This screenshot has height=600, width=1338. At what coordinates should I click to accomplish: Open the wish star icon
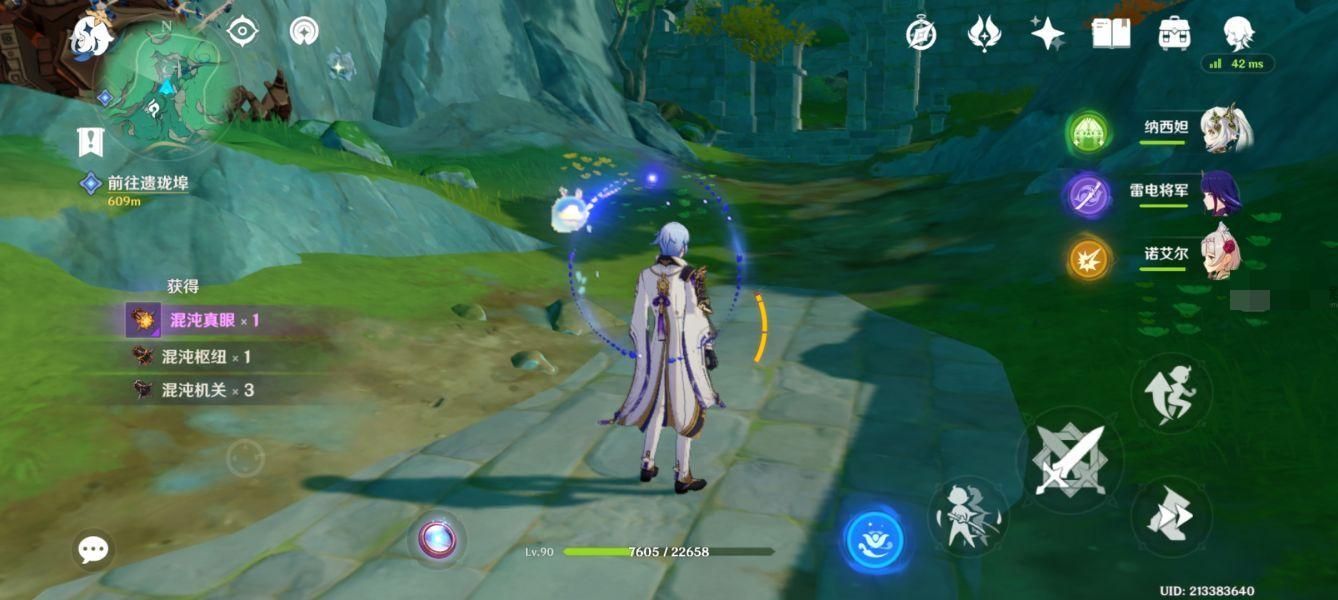tap(1047, 34)
